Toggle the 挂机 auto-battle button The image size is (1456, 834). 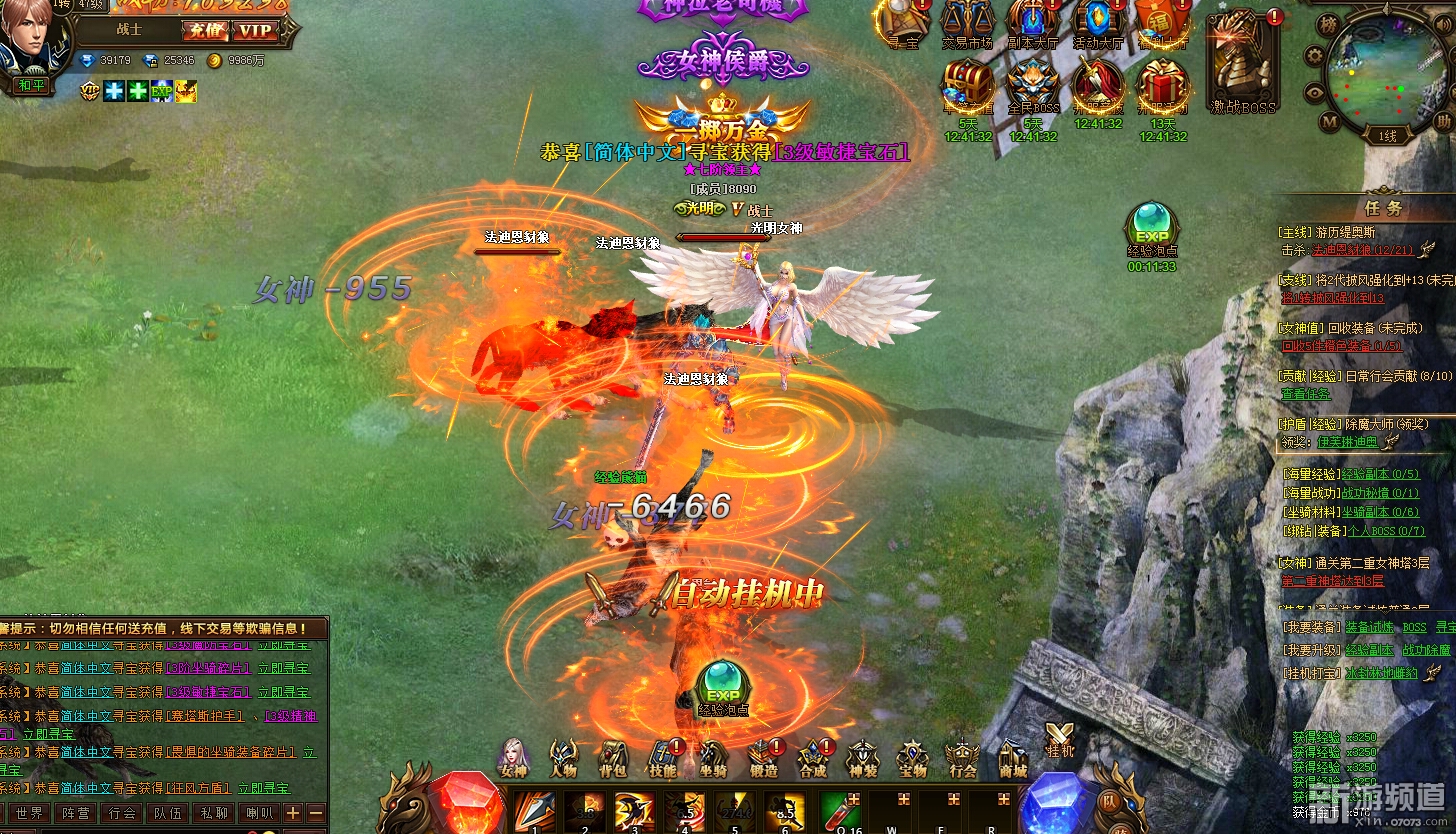click(1059, 738)
